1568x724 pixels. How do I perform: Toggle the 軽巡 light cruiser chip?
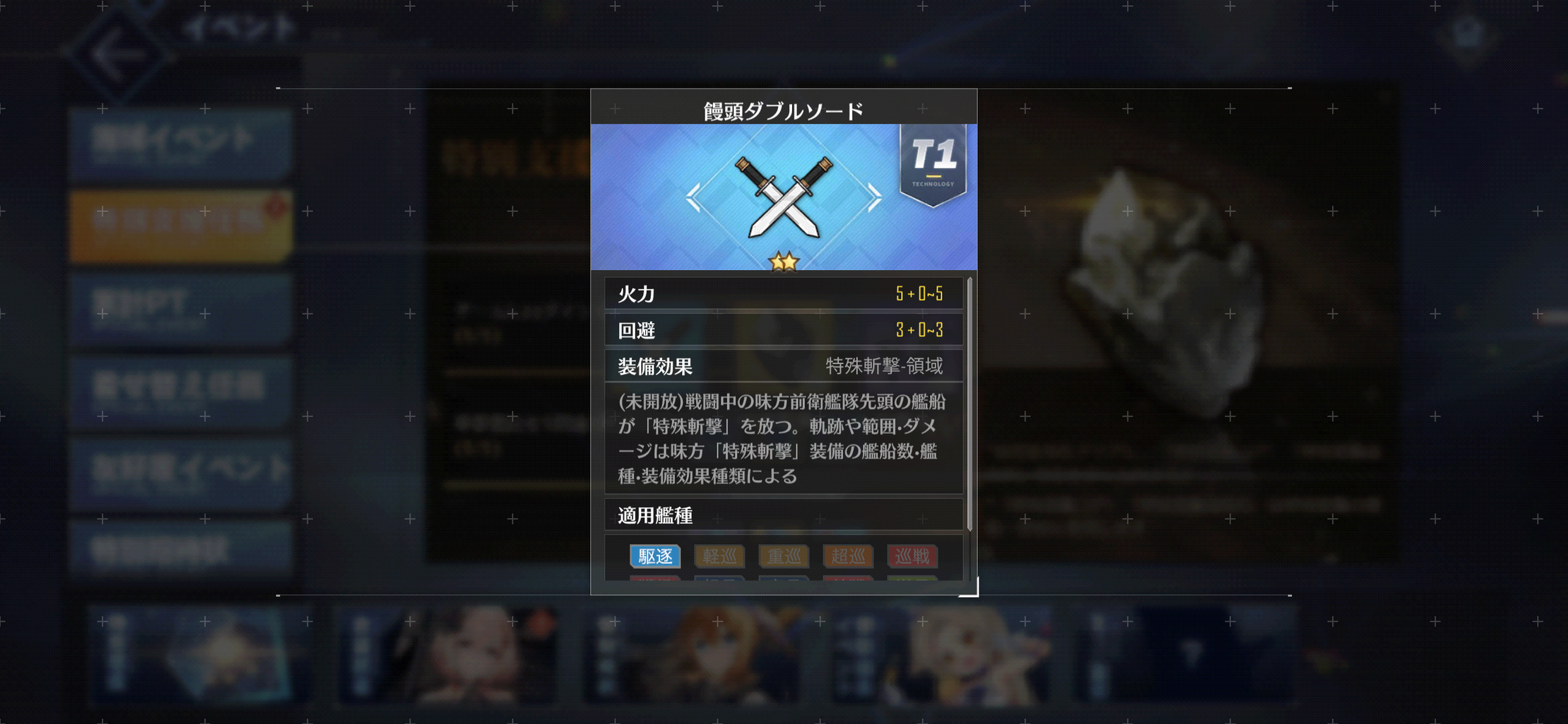[x=719, y=556]
